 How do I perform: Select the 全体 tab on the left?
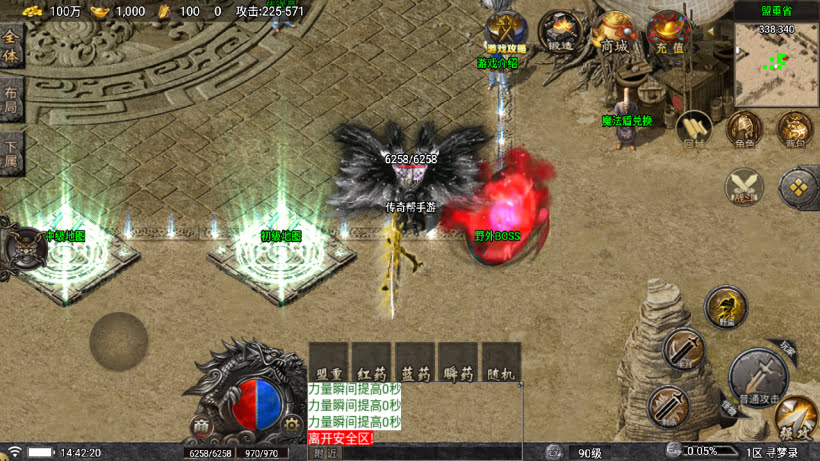click(x=11, y=48)
